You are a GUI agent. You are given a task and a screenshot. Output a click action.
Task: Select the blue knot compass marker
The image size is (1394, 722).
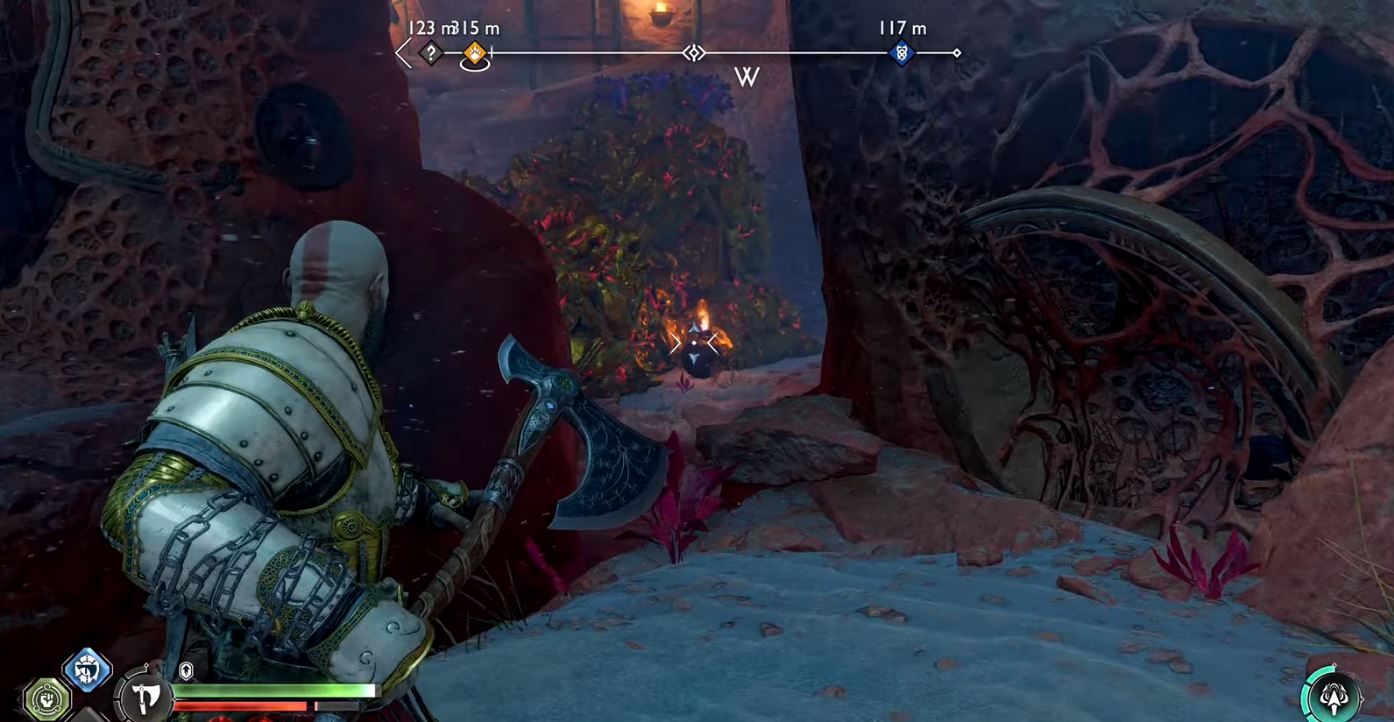pyautogui.click(x=901, y=53)
